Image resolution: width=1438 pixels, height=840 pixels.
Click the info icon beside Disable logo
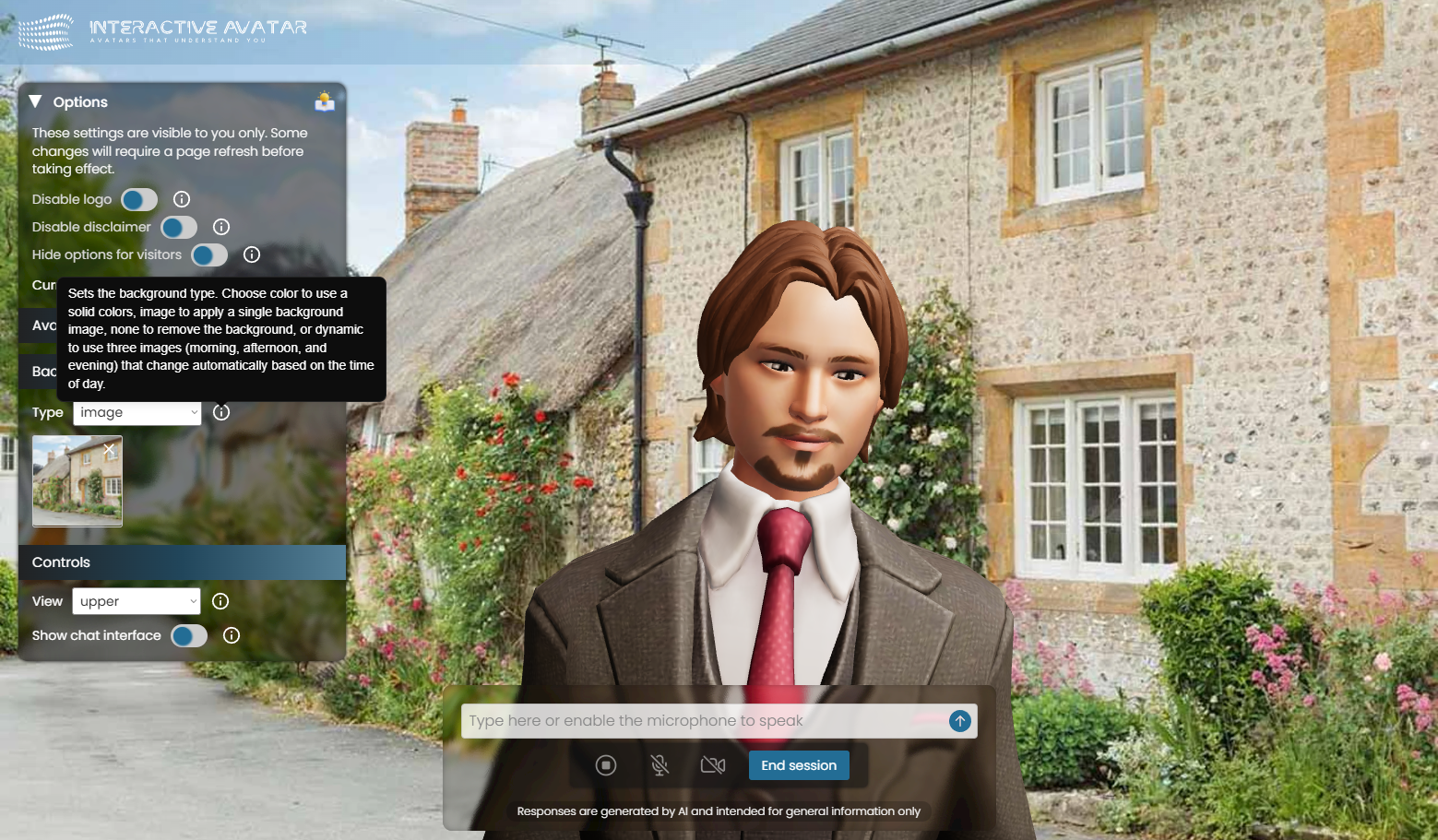click(182, 199)
